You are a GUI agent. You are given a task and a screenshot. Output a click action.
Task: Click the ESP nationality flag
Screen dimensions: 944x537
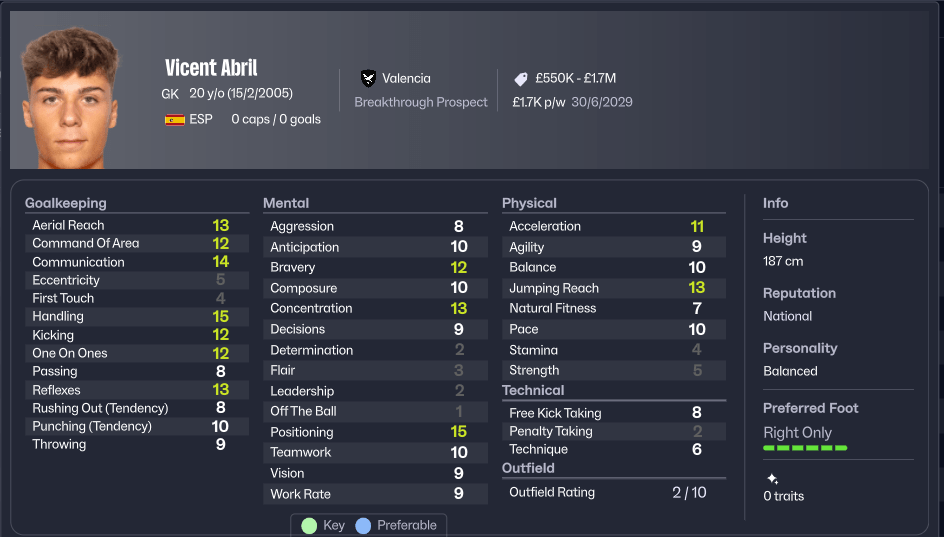pyautogui.click(x=175, y=119)
